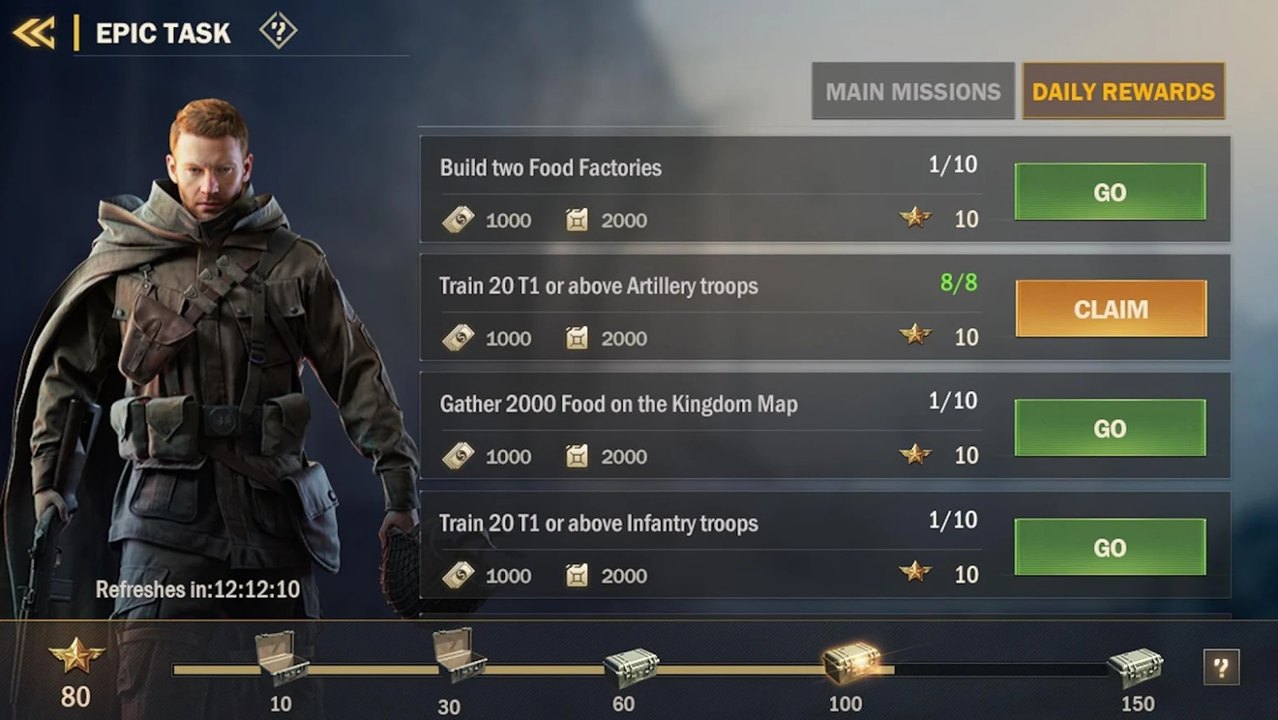The image size is (1278, 720).
Task: Go back using the double-arrow button
Action: [33, 32]
